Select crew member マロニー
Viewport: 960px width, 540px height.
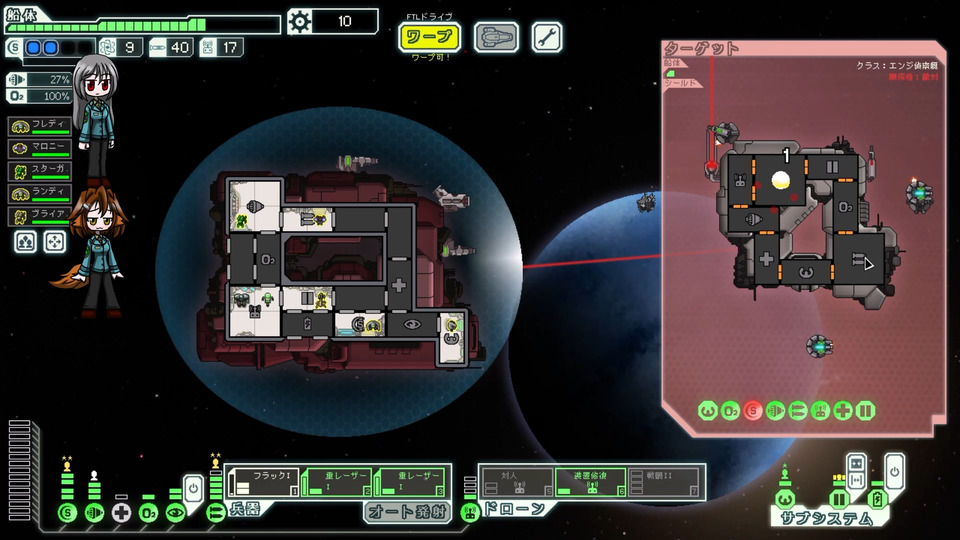41,148
